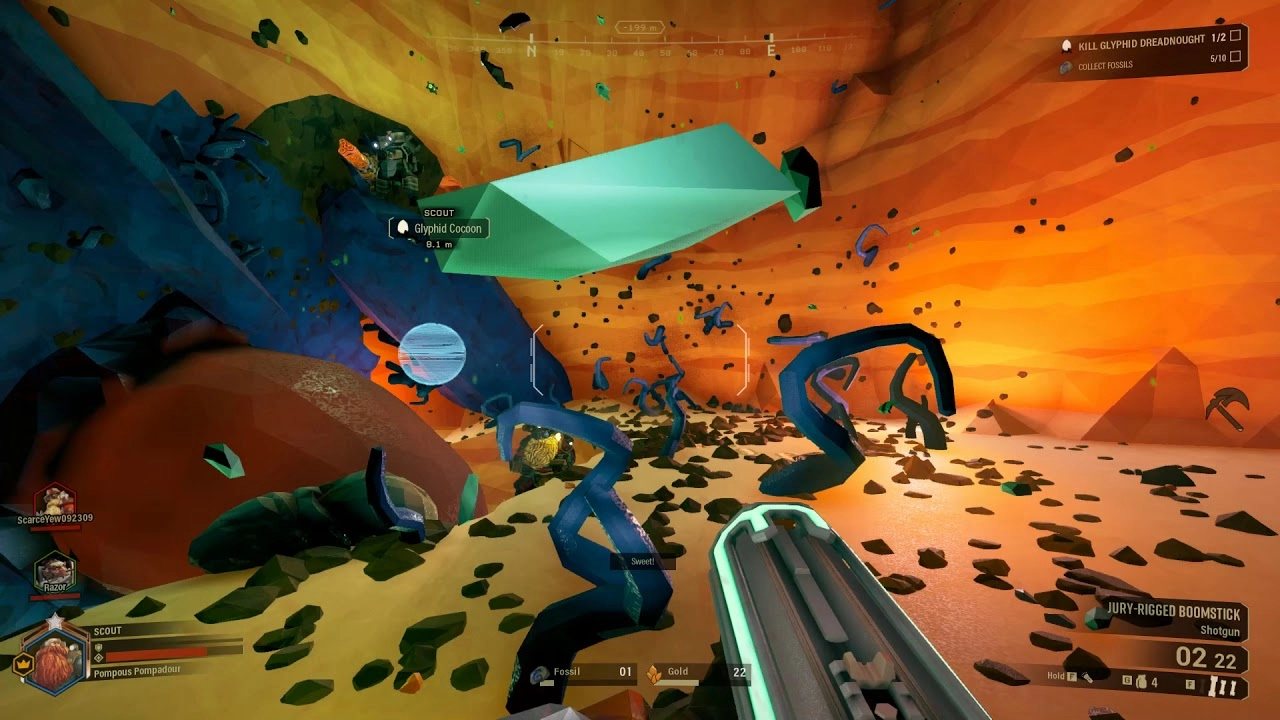Open the Scout player portrait
The height and width of the screenshot is (720, 1280).
(56, 656)
